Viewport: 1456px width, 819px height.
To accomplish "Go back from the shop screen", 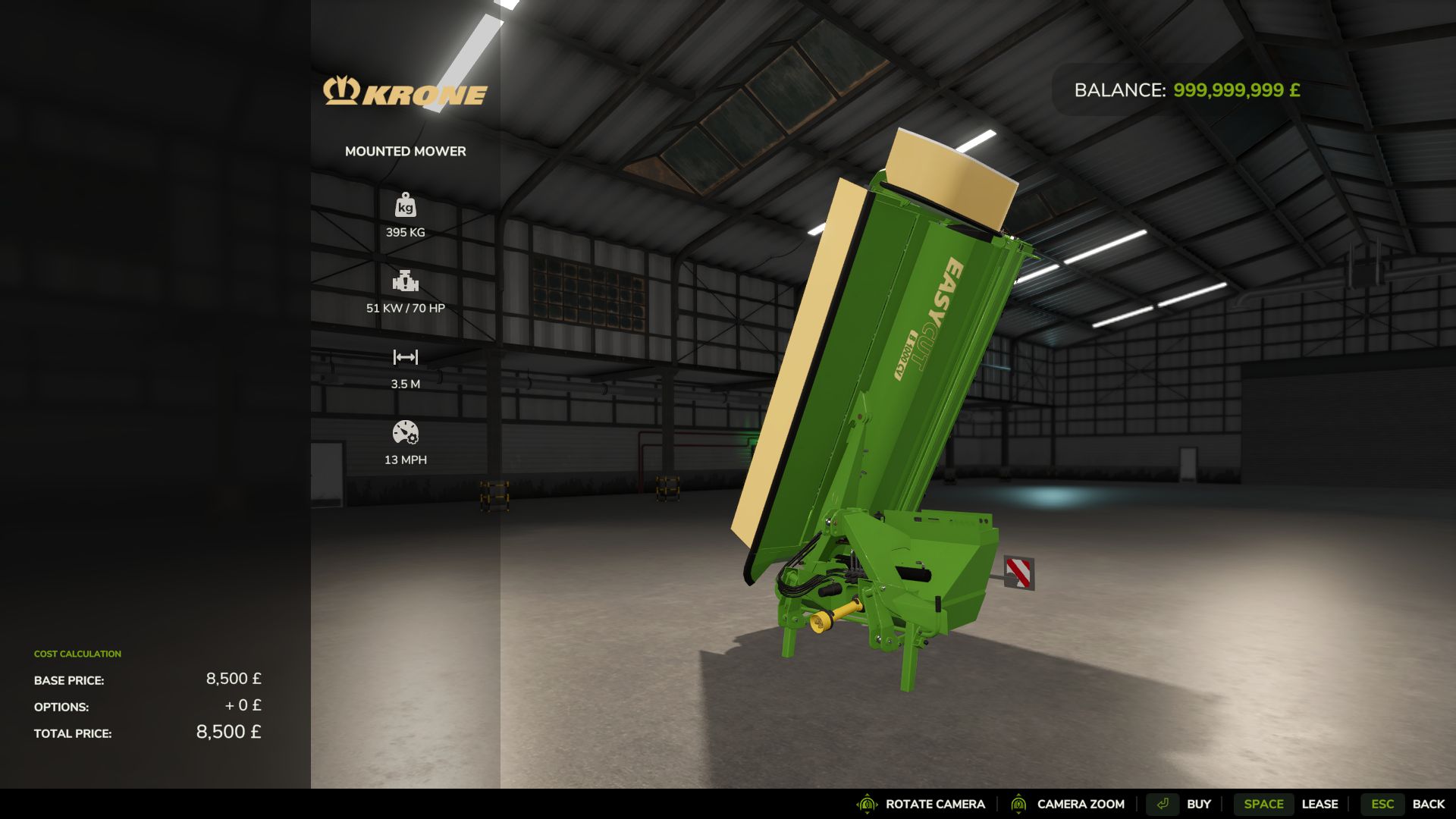I will pos(1403,804).
